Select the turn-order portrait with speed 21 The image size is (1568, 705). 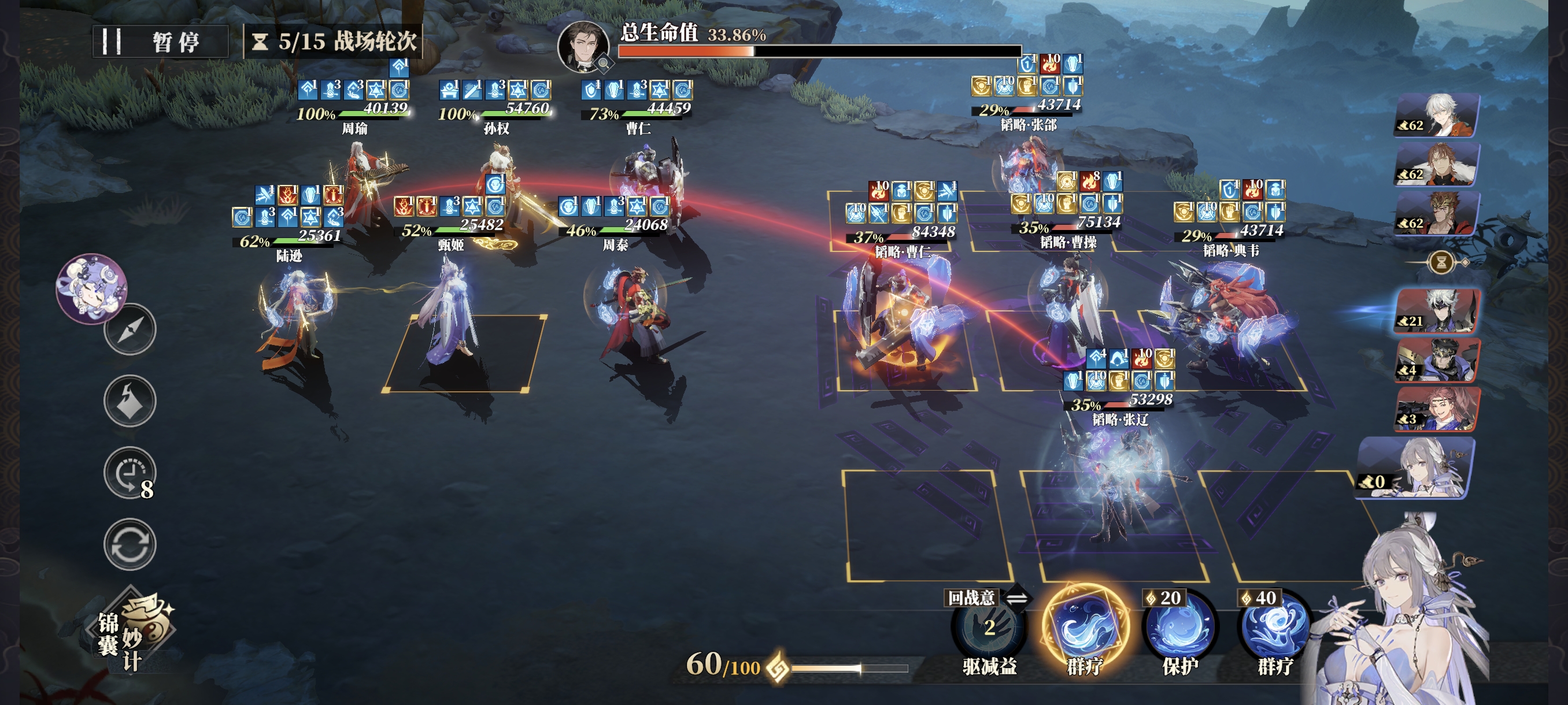coord(1438,311)
